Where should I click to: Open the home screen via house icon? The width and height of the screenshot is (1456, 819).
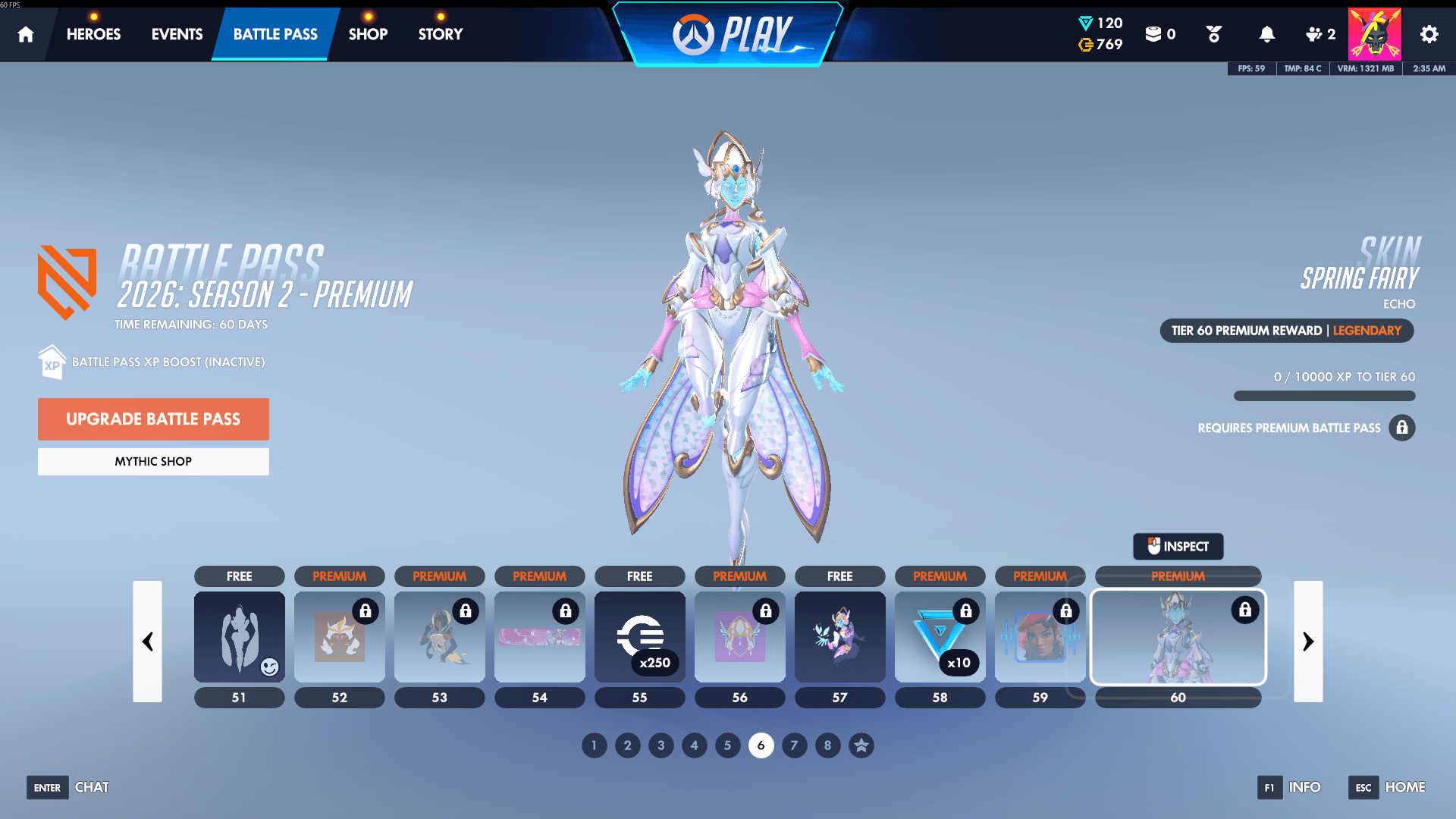[x=26, y=33]
